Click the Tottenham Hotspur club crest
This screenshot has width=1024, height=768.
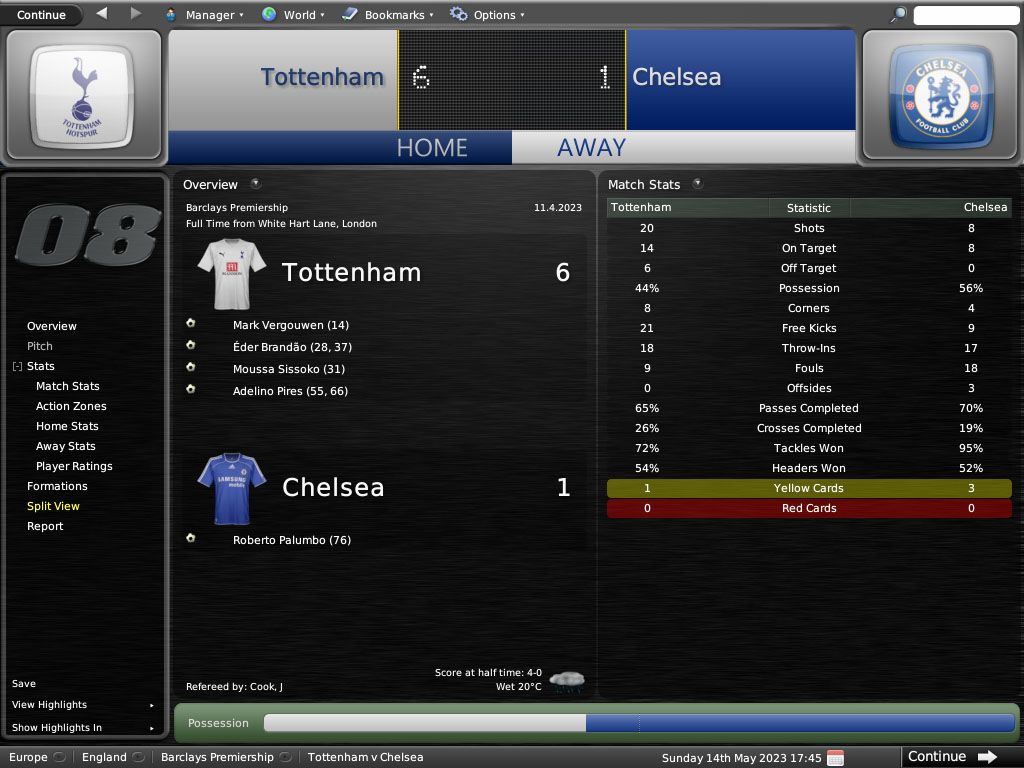[x=82, y=96]
